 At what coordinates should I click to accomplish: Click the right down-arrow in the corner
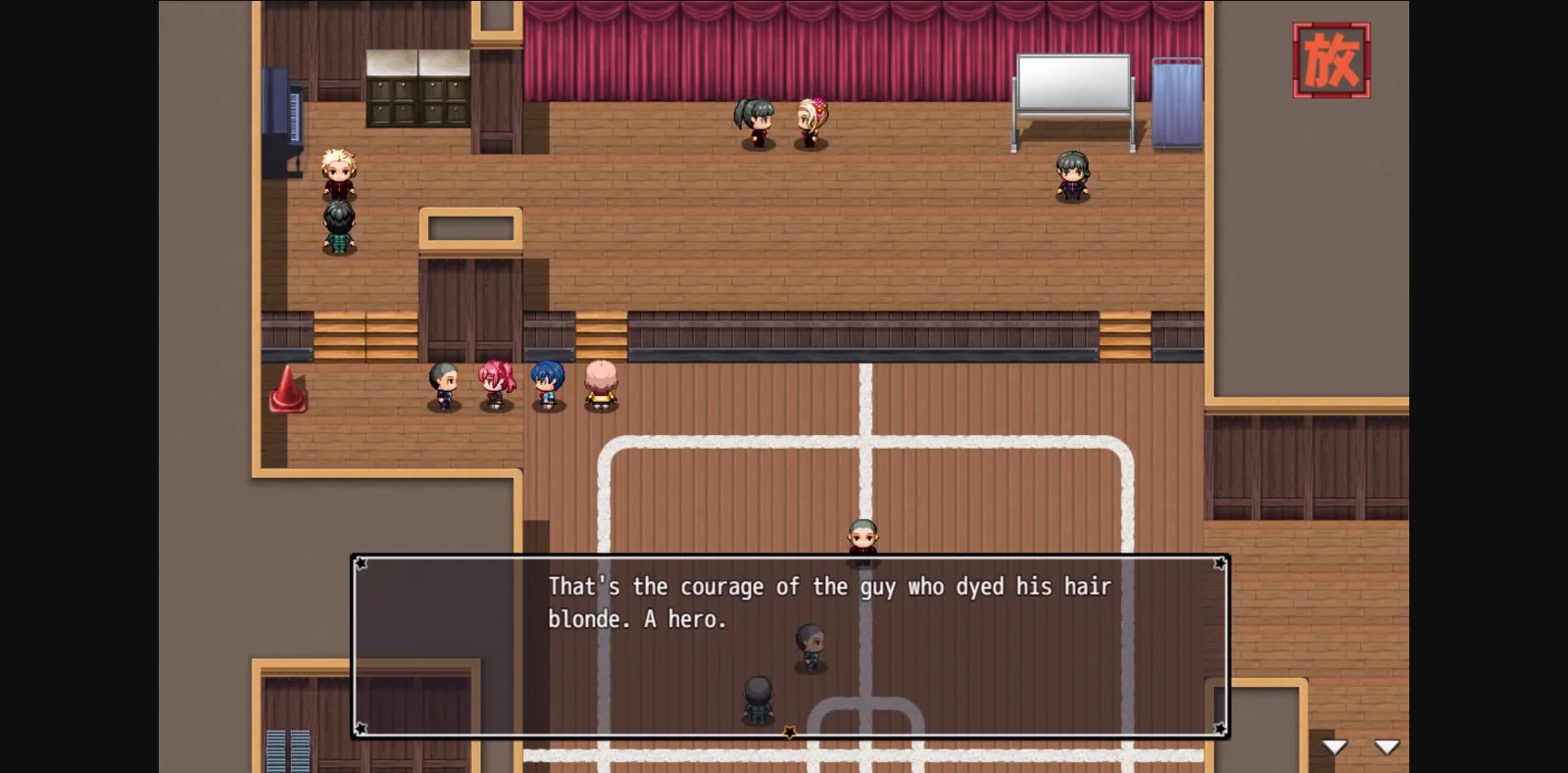point(1389,747)
